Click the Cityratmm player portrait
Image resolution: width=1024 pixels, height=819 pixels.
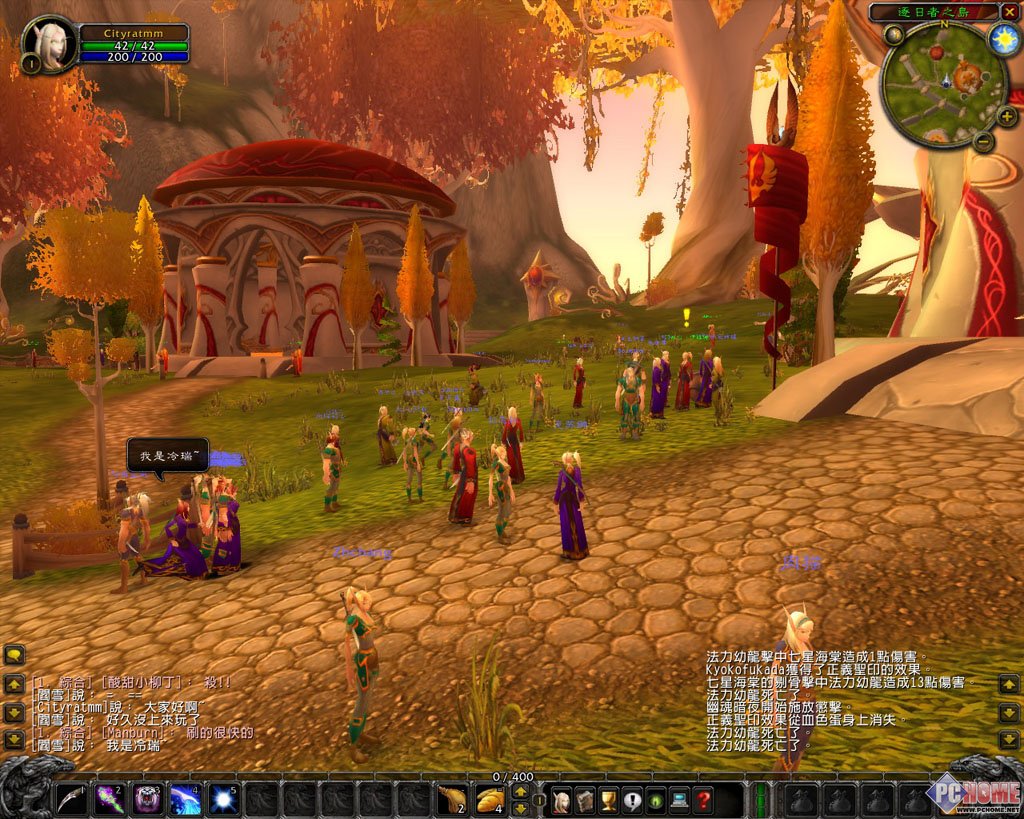click(50, 42)
